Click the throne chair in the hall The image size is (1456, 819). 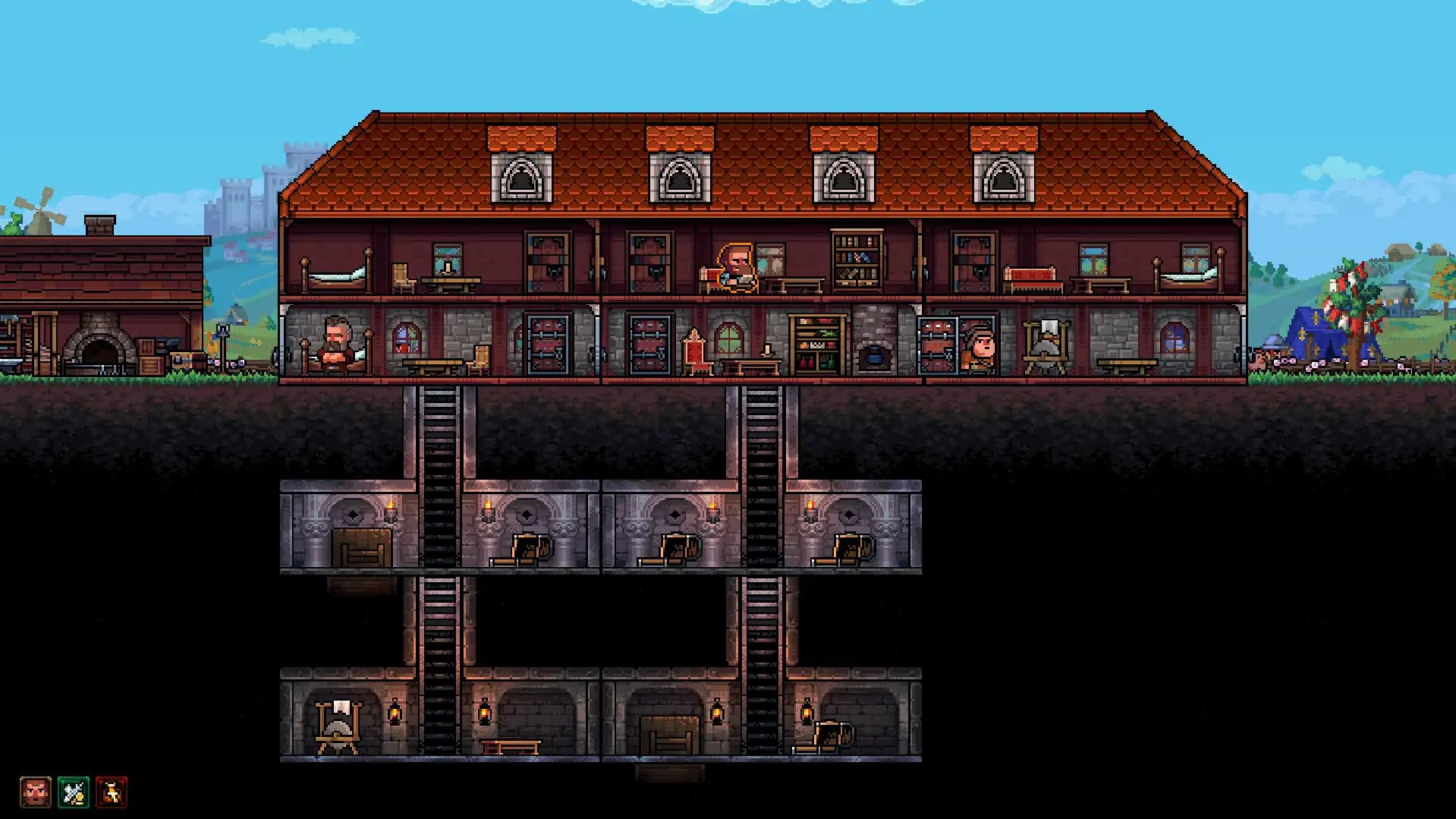tap(695, 353)
